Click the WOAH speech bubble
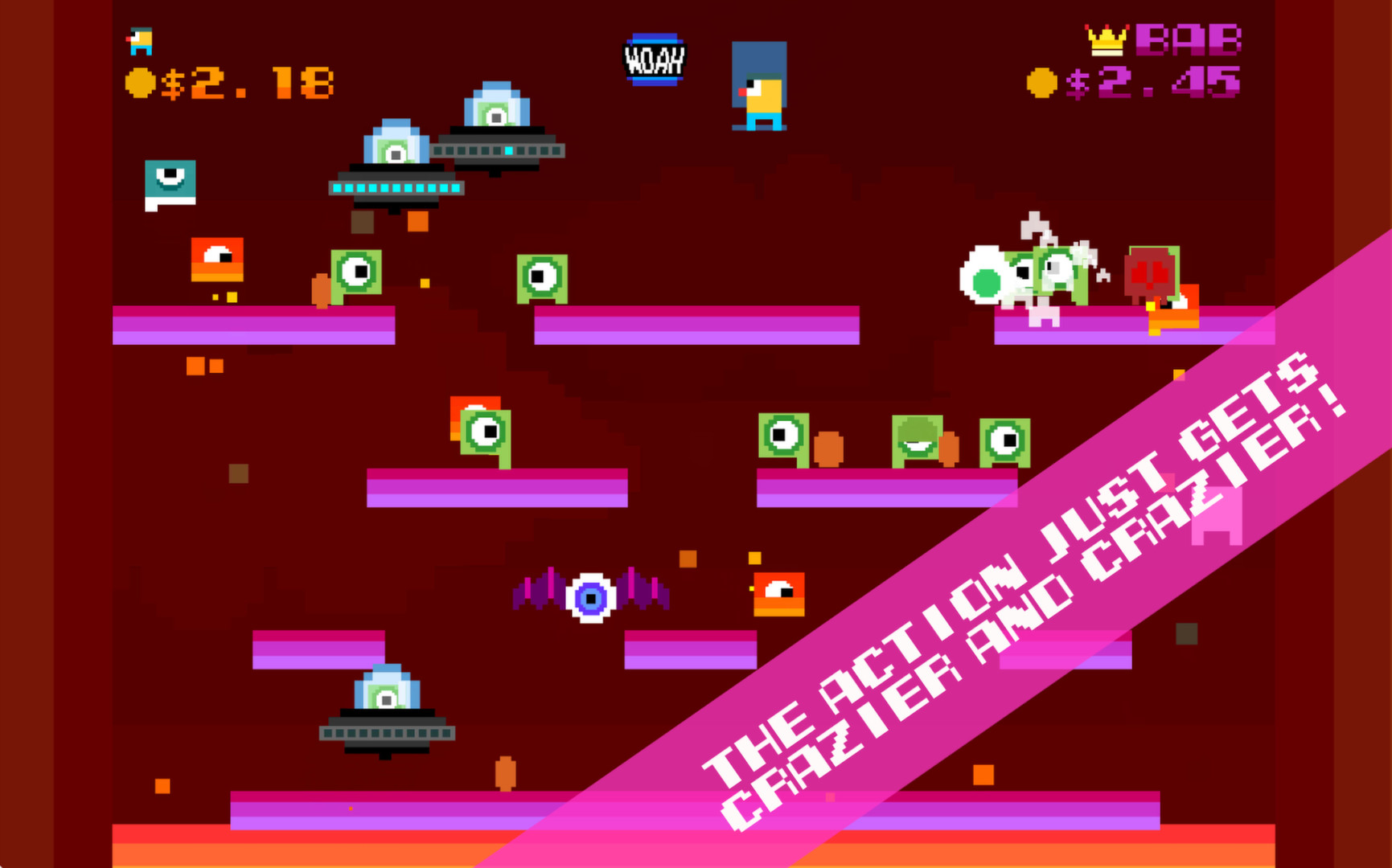Viewport: 1392px width, 868px height. [654, 58]
